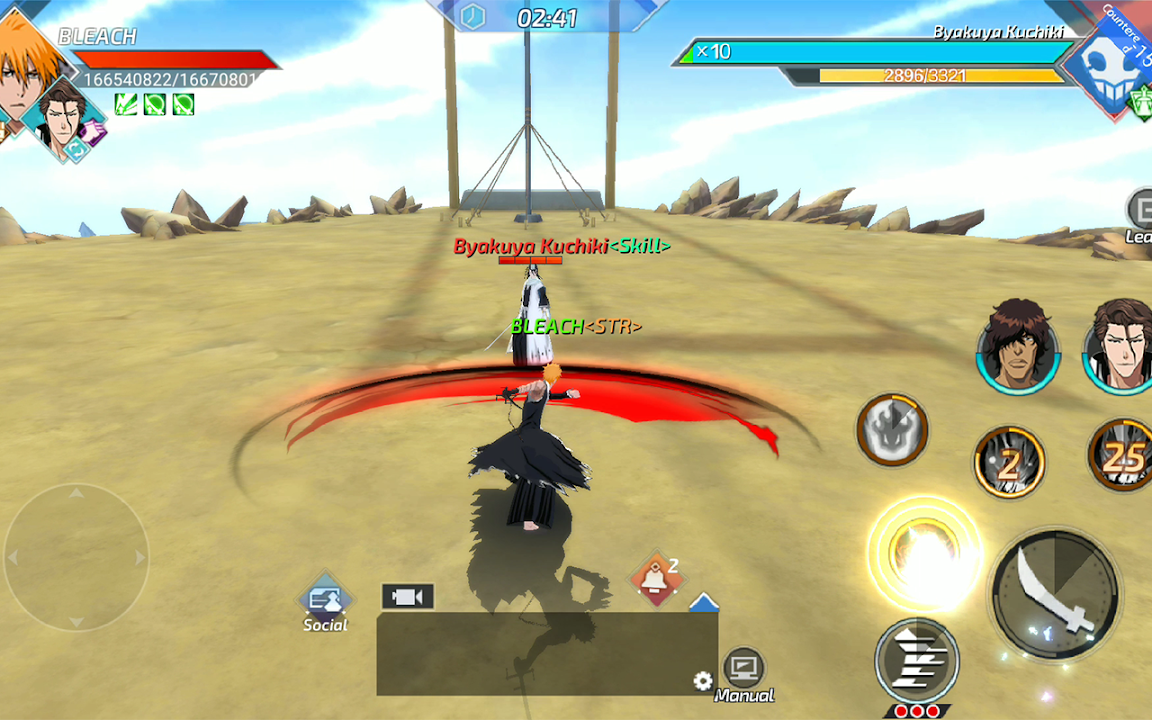Screen dimensions: 1152x720
Task: Activate the glowing yellow skill
Action: pos(924,552)
